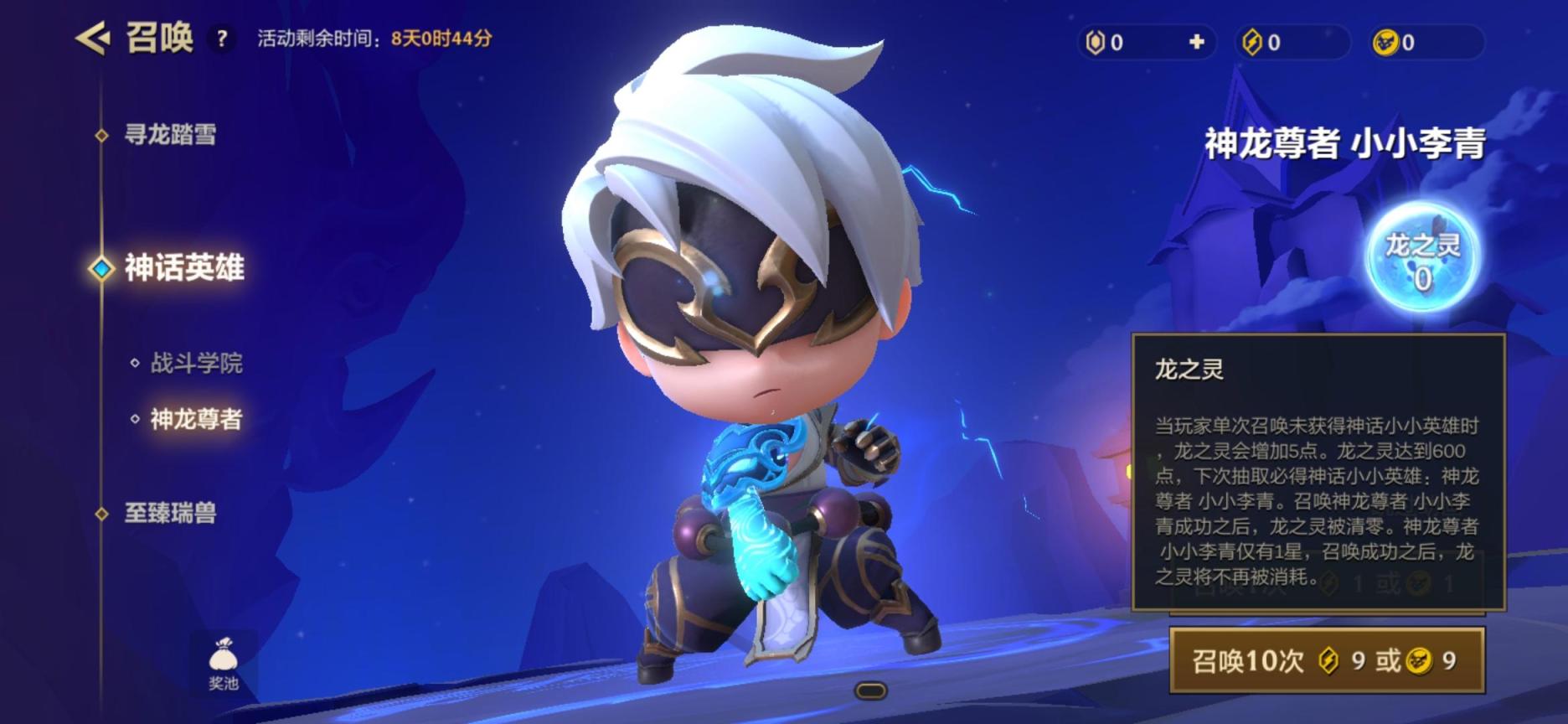The height and width of the screenshot is (724, 1568).
Task: Select the 神话英雄 category
Action: [x=183, y=268]
